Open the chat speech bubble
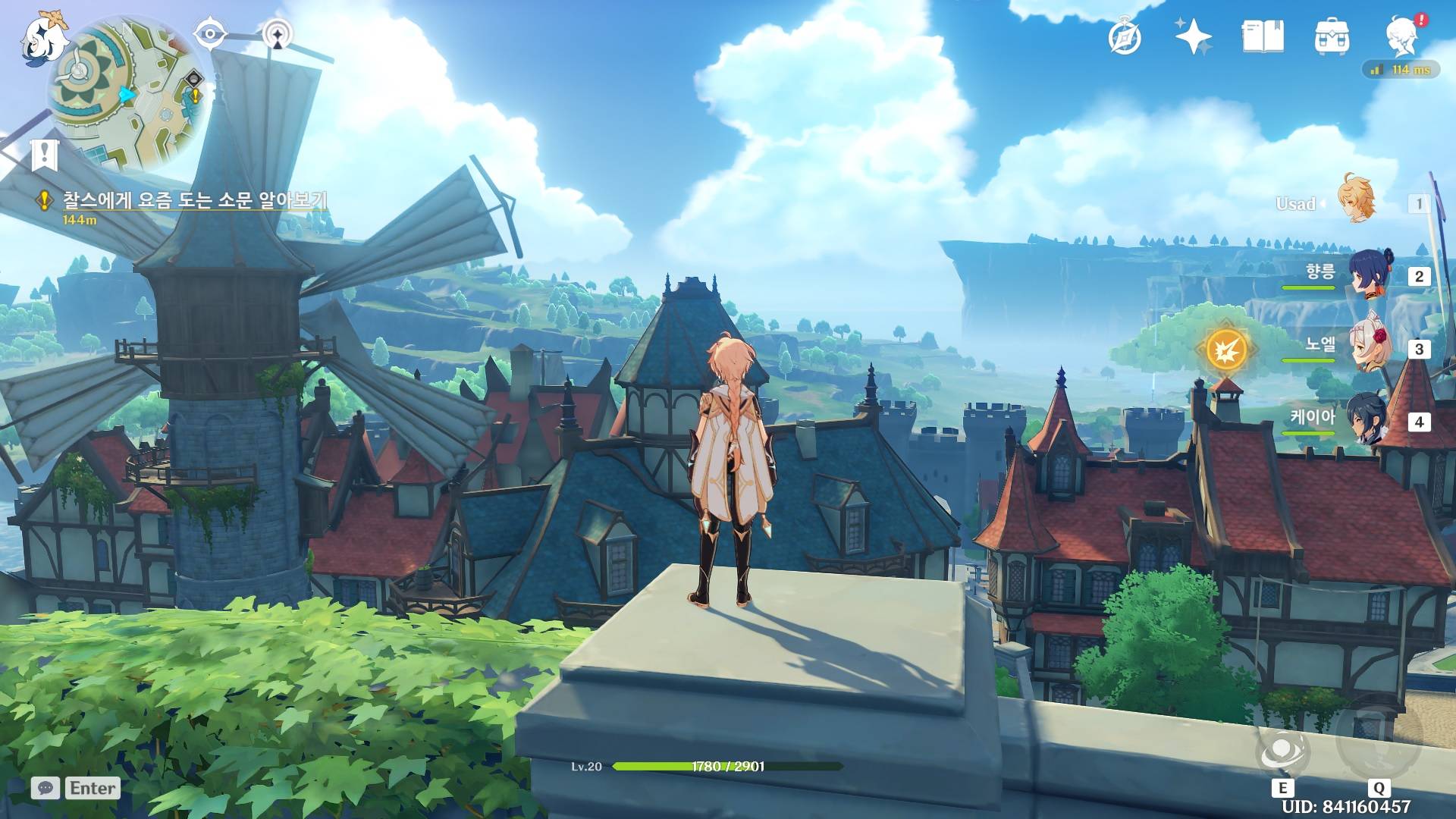Image resolution: width=1456 pixels, height=819 pixels. 45,788
